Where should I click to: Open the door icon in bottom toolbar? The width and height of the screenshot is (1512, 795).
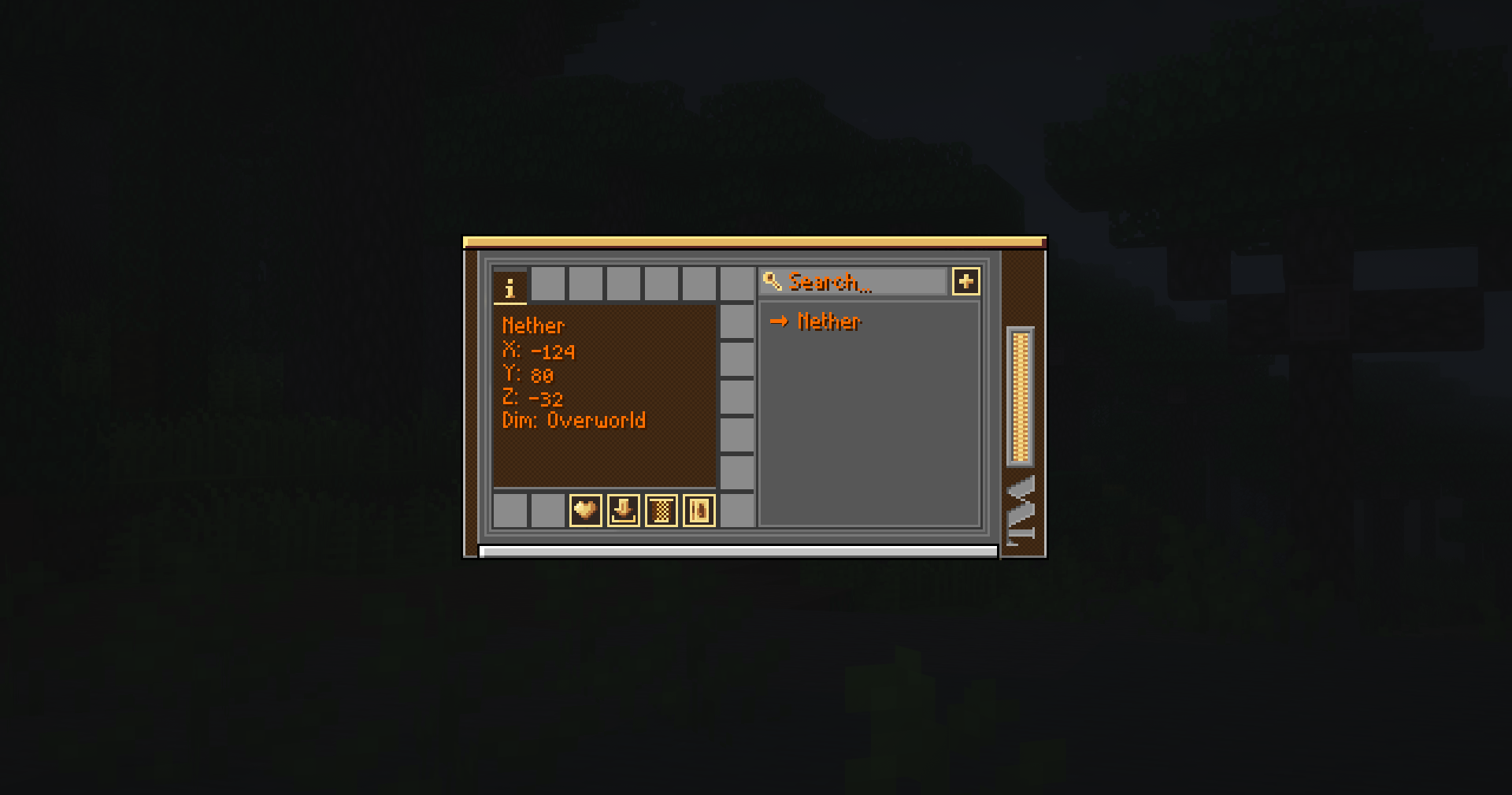pyautogui.click(x=699, y=511)
